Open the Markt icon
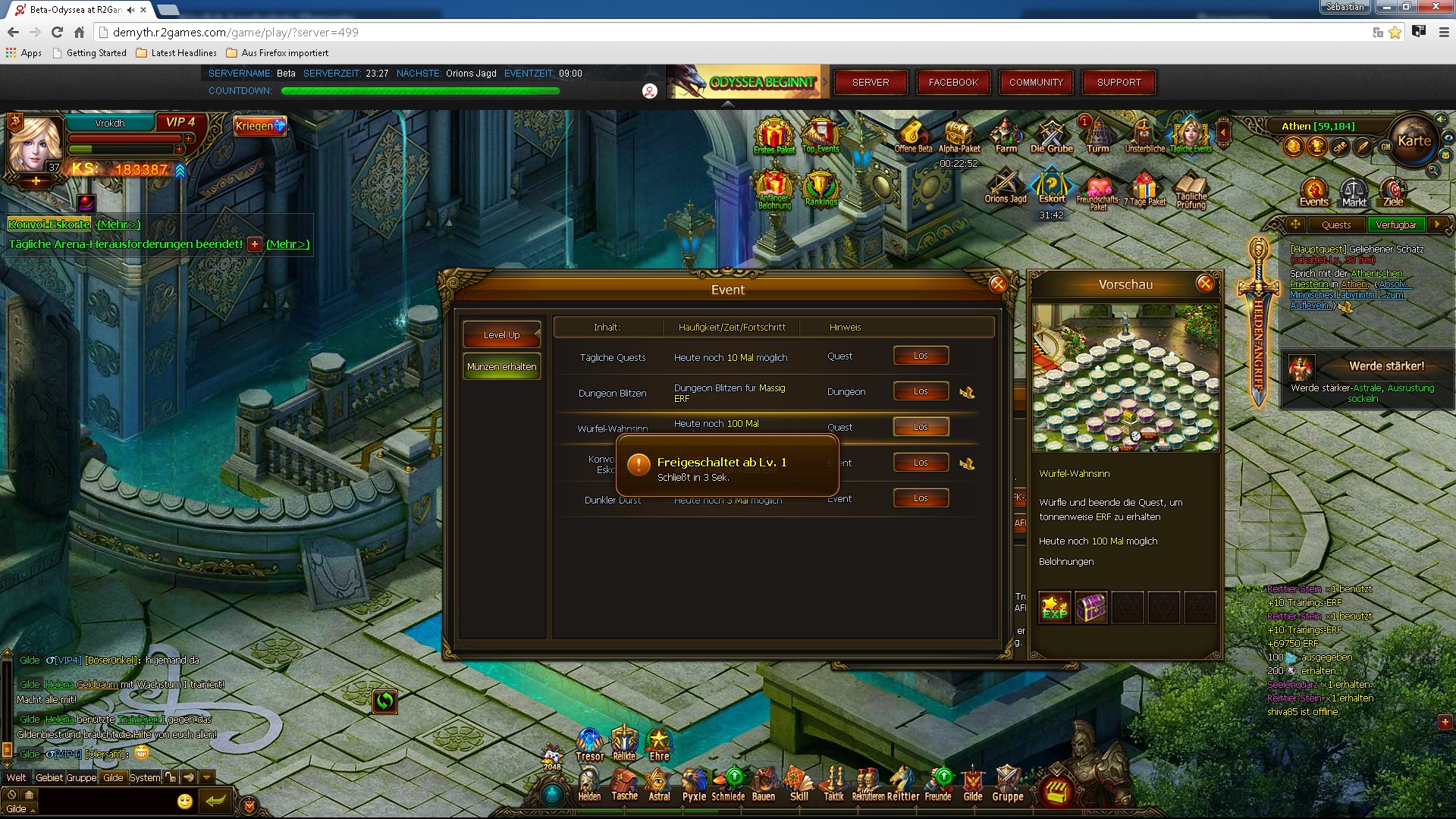The image size is (1456, 819). pos(1354,193)
